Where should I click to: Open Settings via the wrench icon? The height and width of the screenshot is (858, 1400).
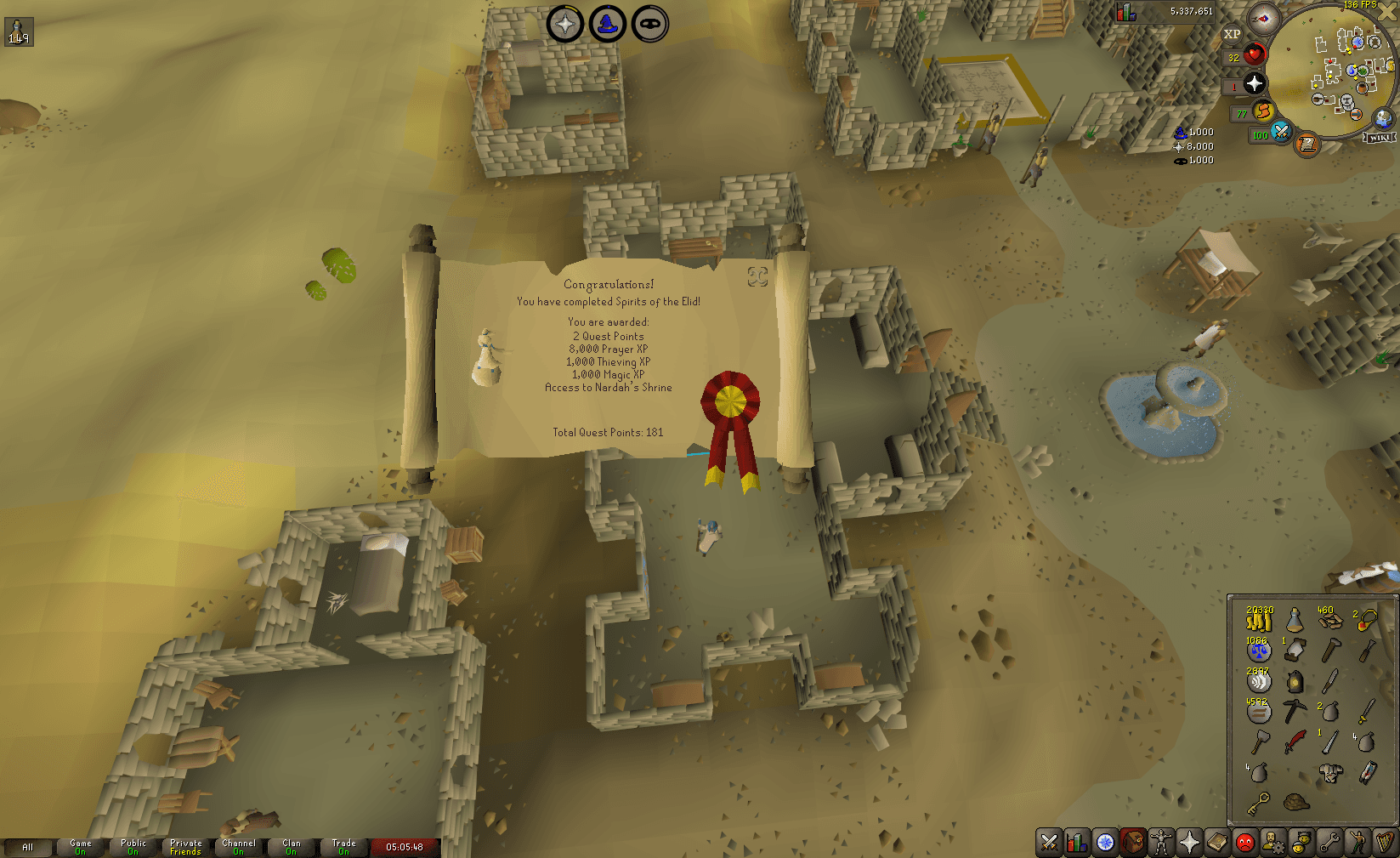1329,842
